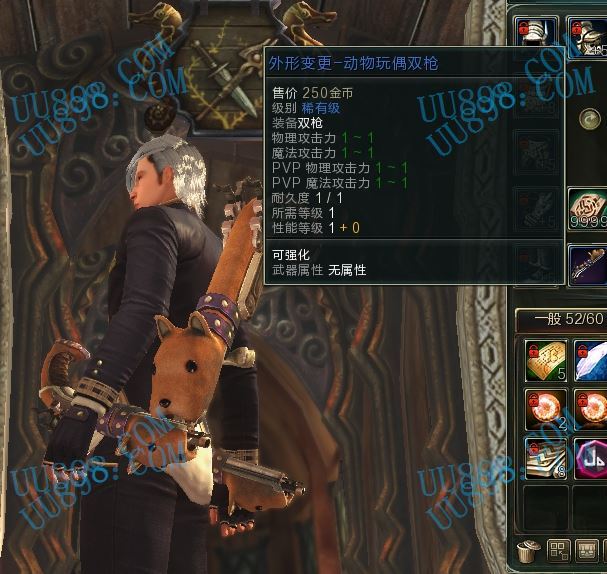Image resolution: width=607 pixels, height=574 pixels.
Task: Click the scroll item showing 999
Action: pyautogui.click(x=588, y=208)
